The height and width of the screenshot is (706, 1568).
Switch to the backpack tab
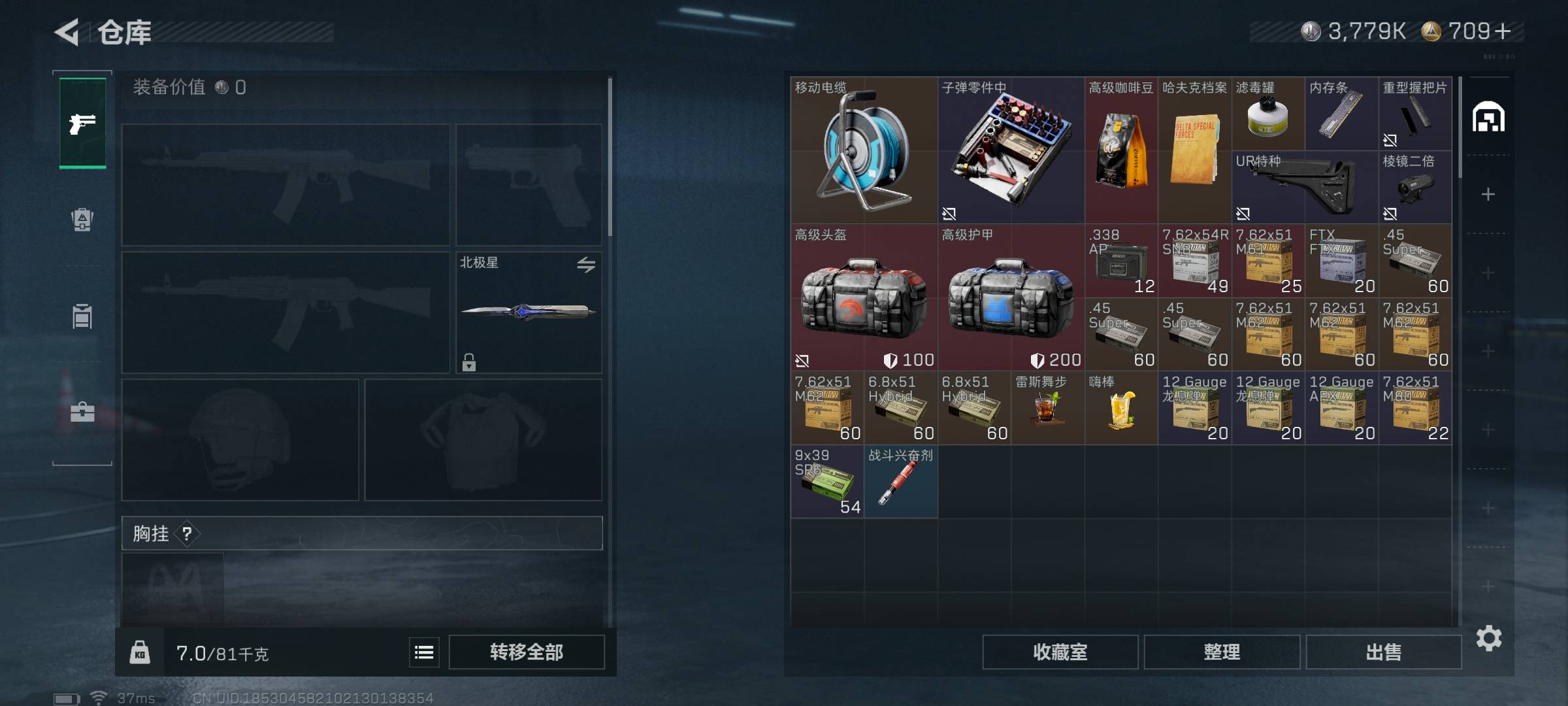tap(82, 220)
